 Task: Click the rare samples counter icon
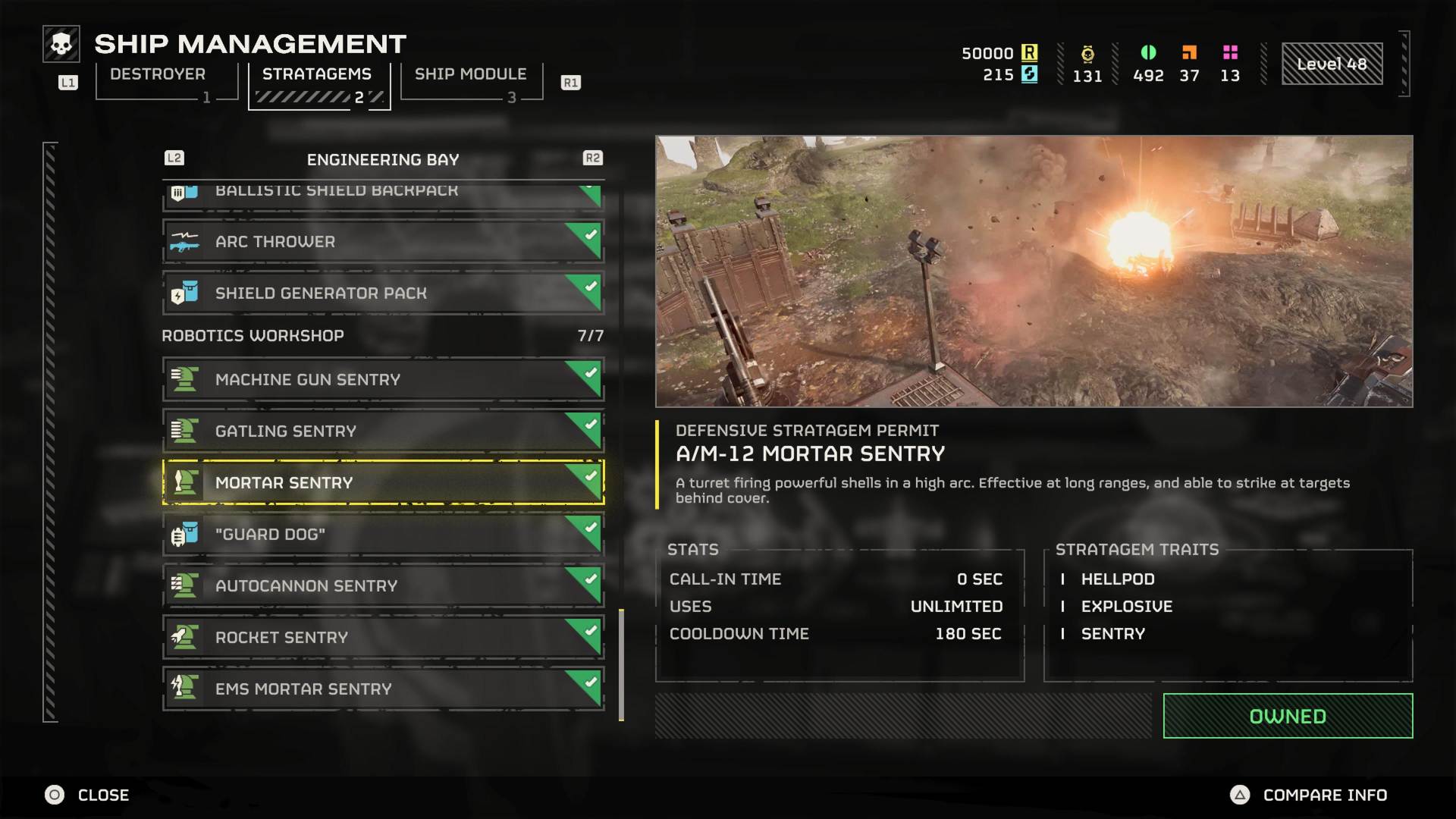pos(1189,53)
